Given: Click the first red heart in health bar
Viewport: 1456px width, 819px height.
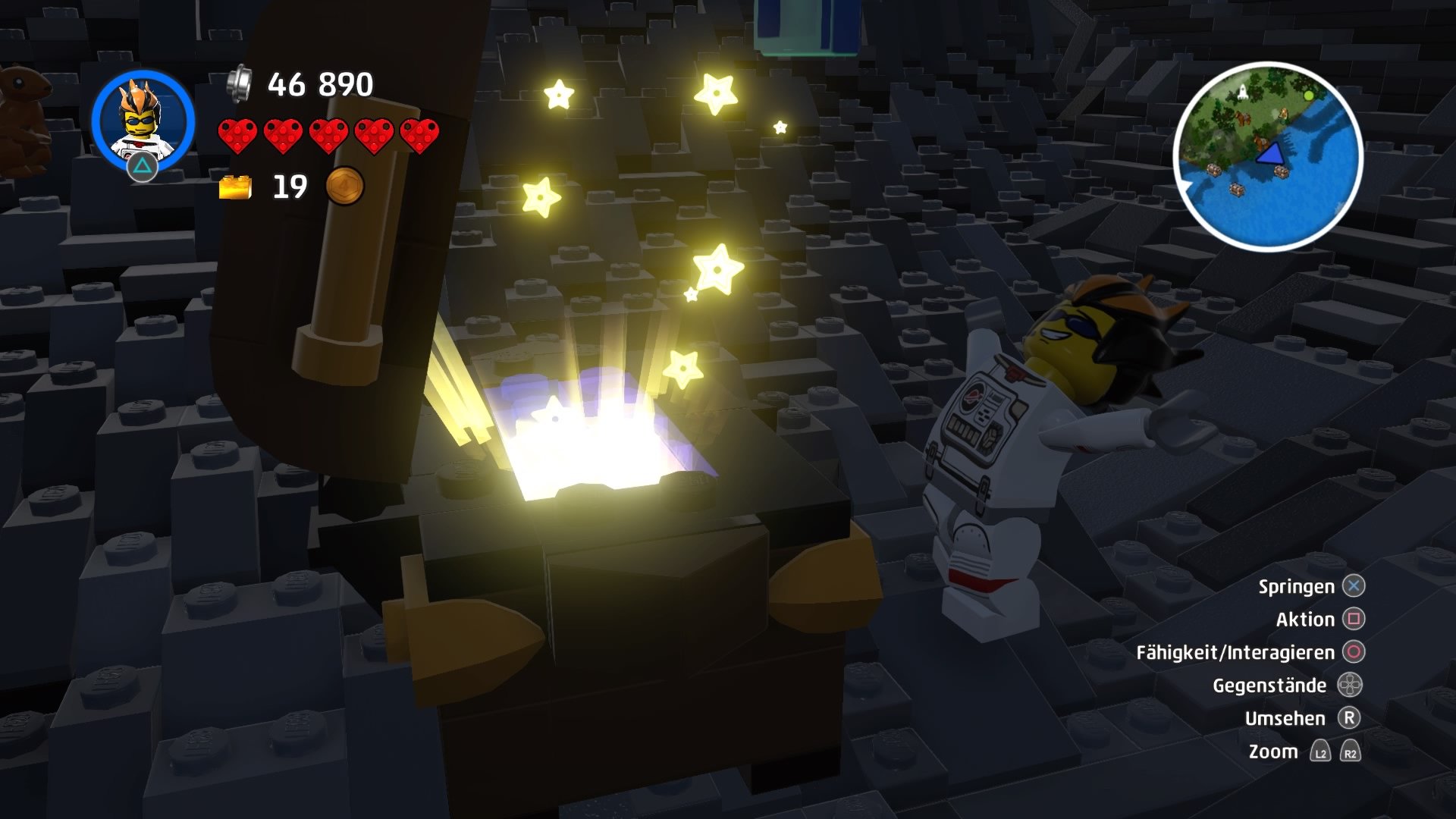Looking at the screenshot, I should tap(235, 136).
